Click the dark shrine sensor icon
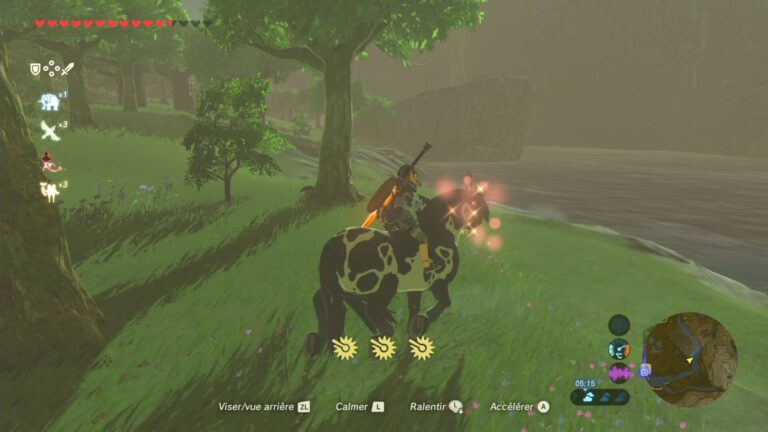 619,324
